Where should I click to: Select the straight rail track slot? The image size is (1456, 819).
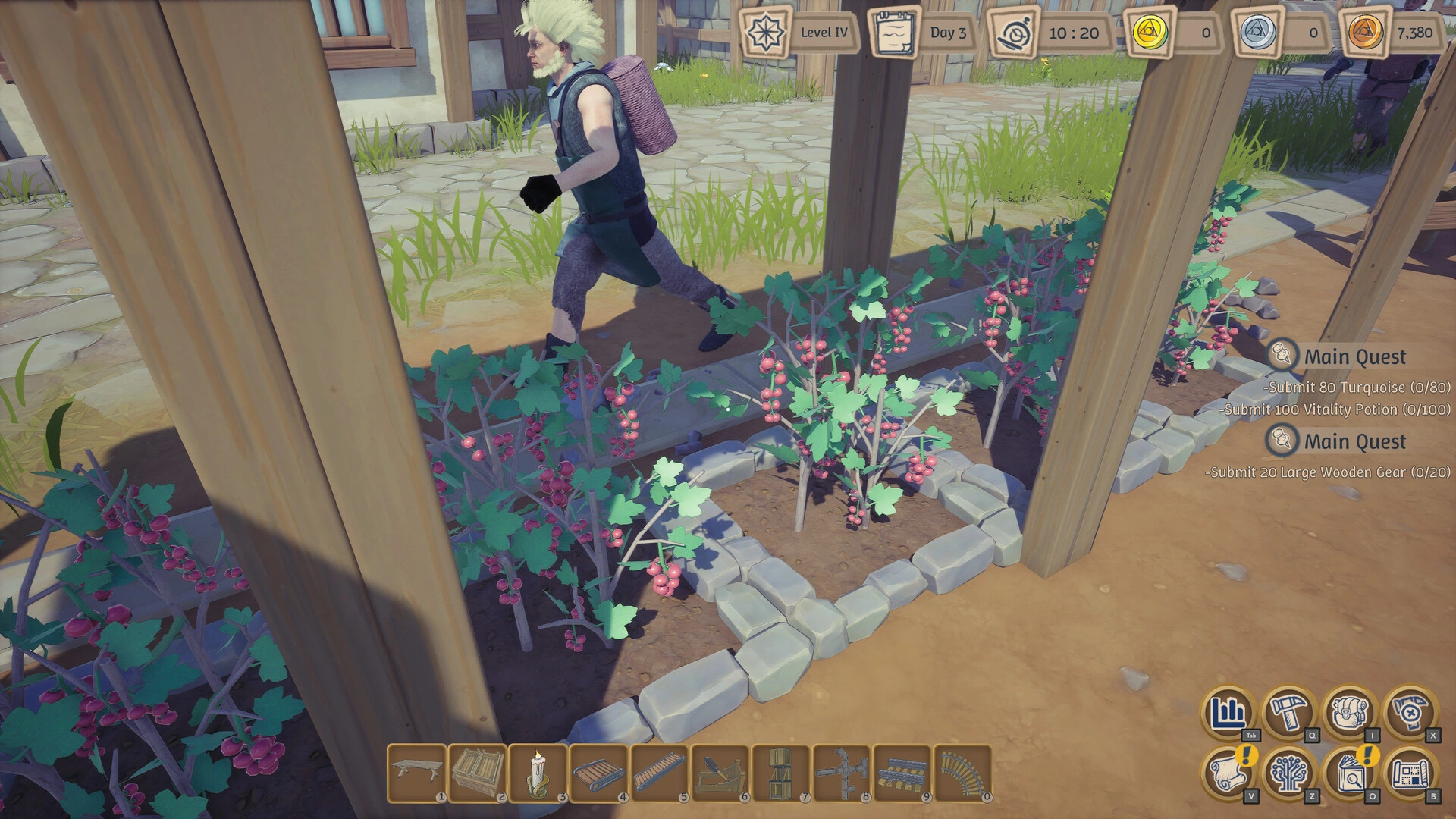(x=902, y=772)
